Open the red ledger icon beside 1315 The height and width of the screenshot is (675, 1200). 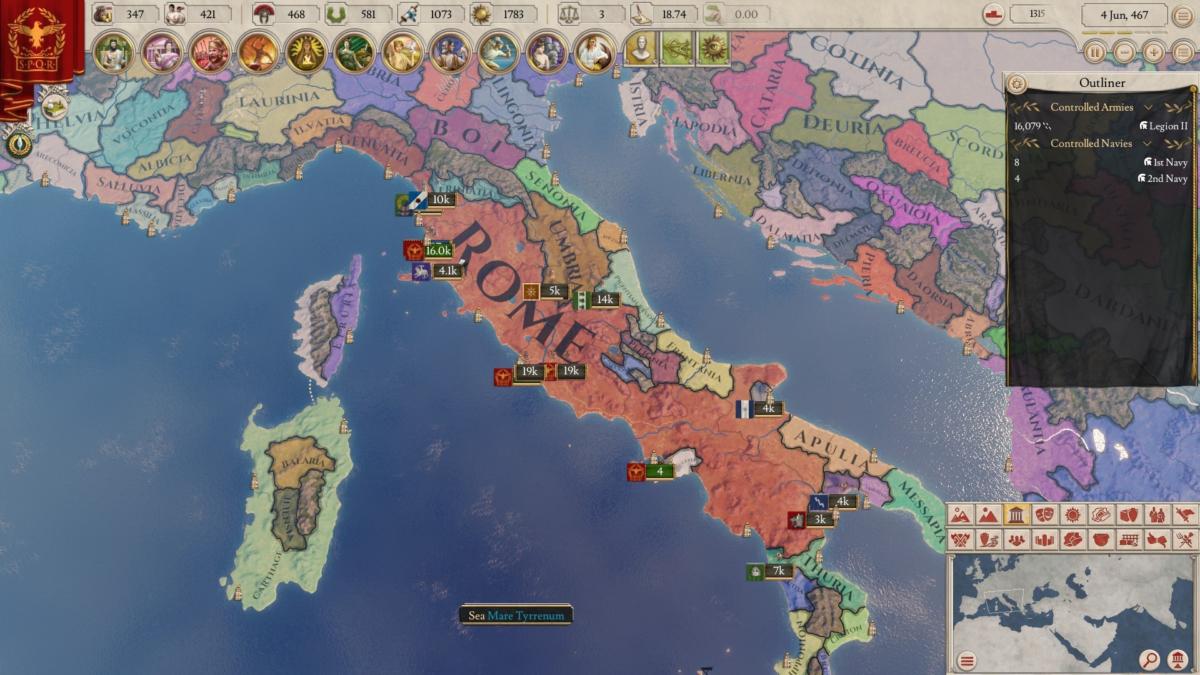click(x=993, y=14)
